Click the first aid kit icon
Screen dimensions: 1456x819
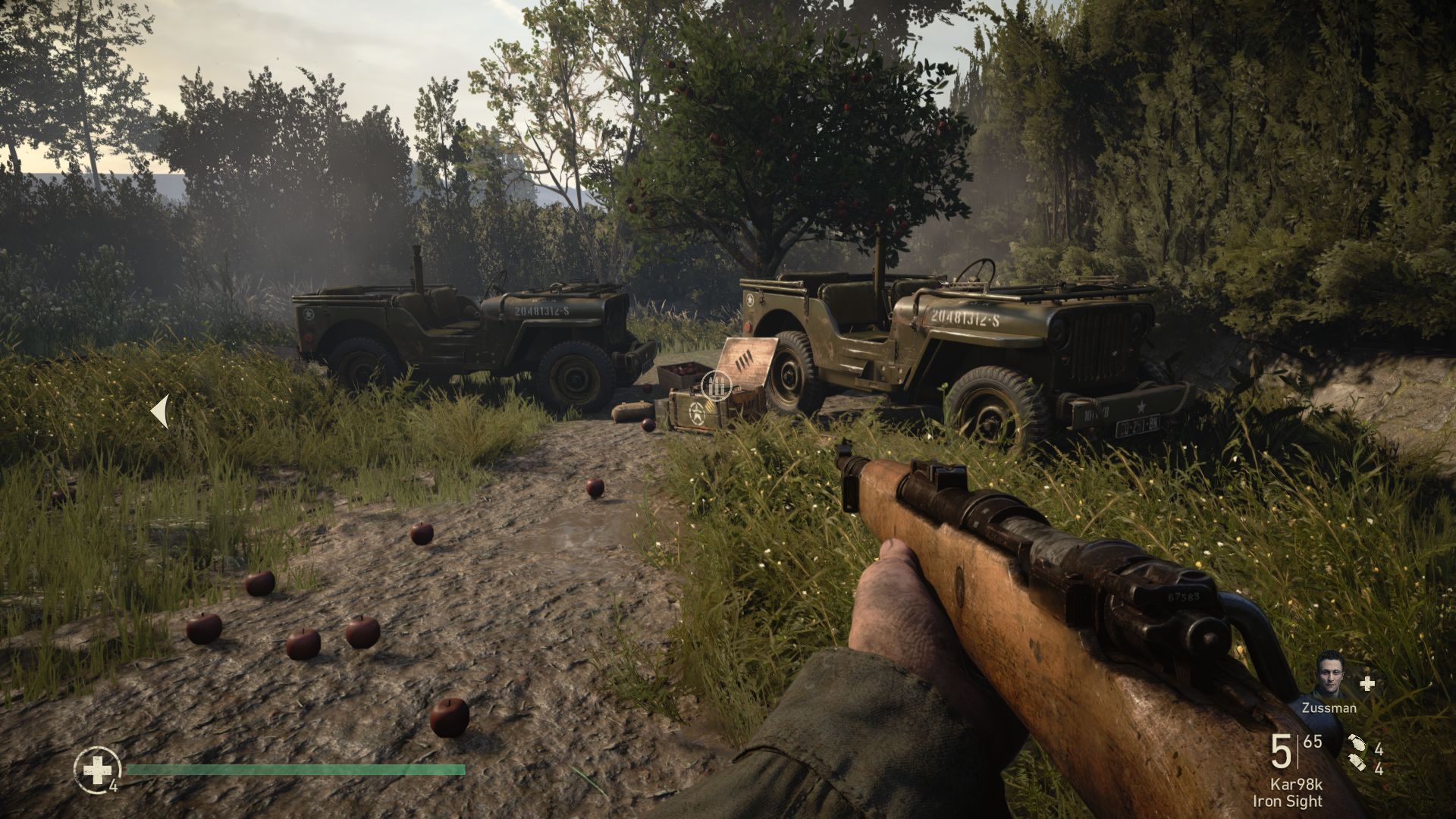coord(97,770)
